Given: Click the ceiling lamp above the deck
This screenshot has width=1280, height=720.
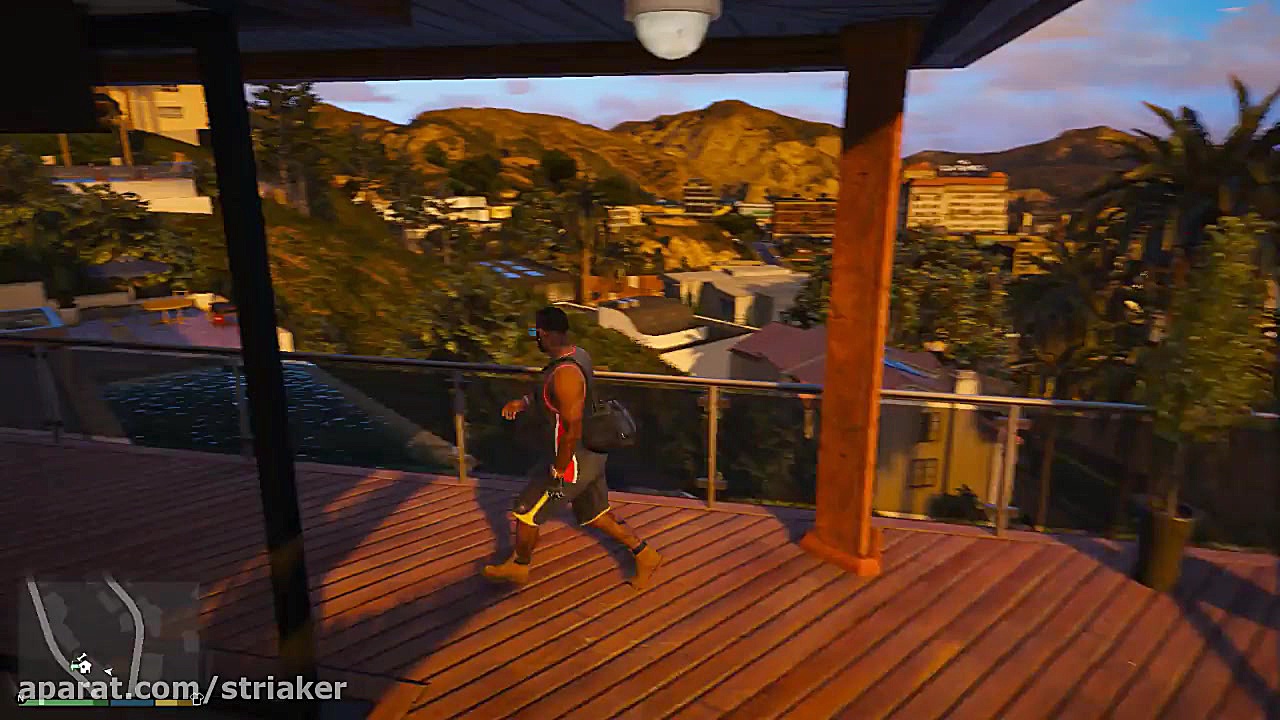Looking at the screenshot, I should coord(672,28).
